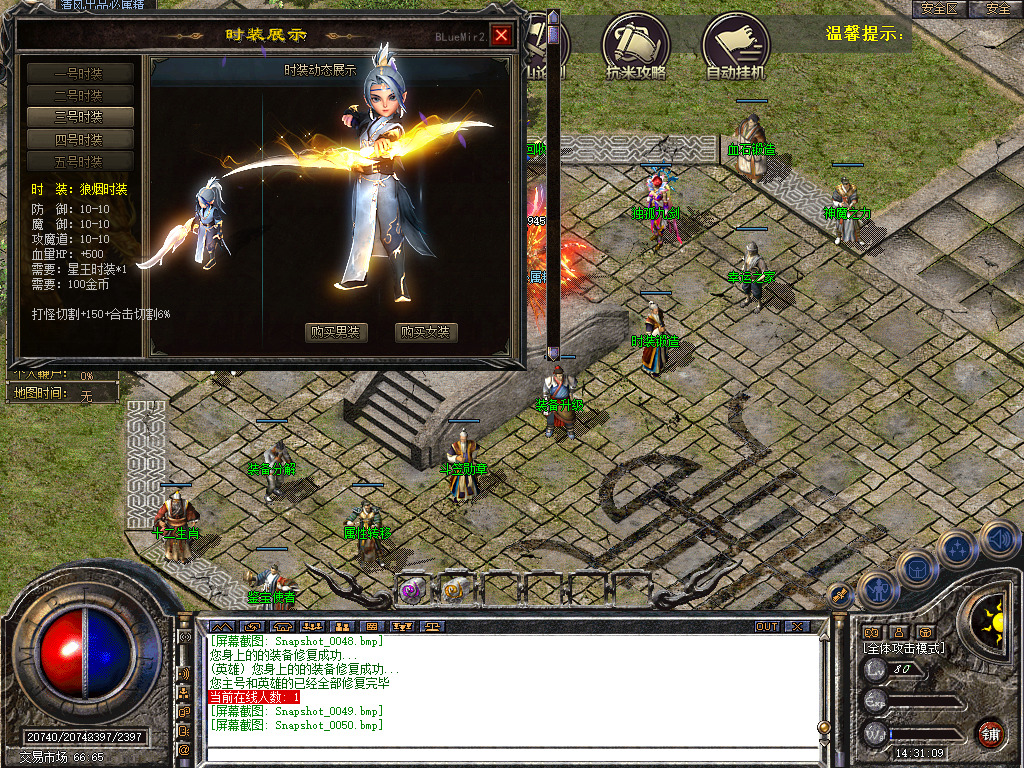The height and width of the screenshot is (768, 1024).
Task: Toggle the 全体攻击模式 attack mode label
Action: [x=904, y=648]
